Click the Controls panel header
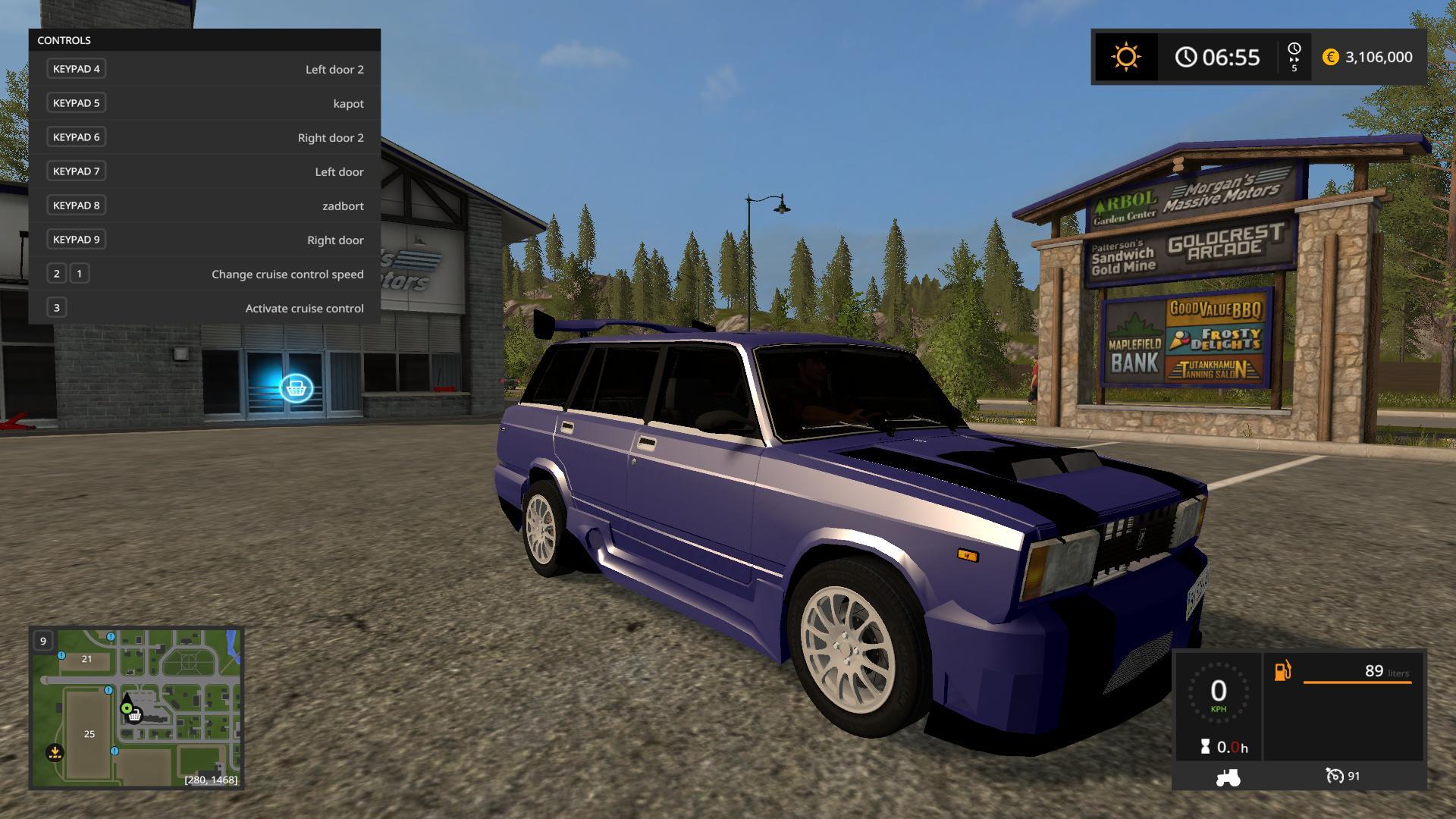 click(204, 40)
